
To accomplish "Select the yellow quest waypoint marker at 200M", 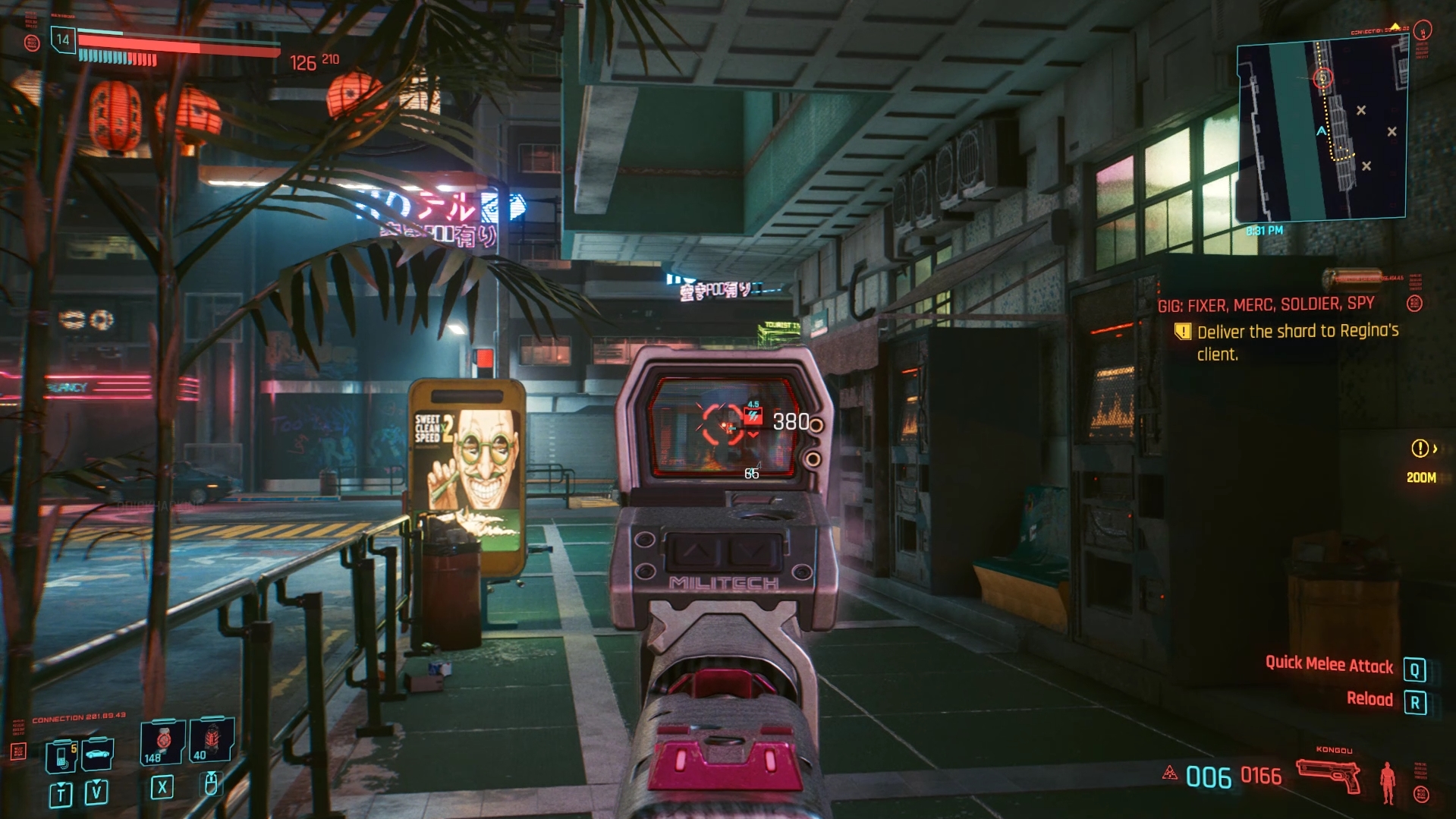I will pos(1420,449).
